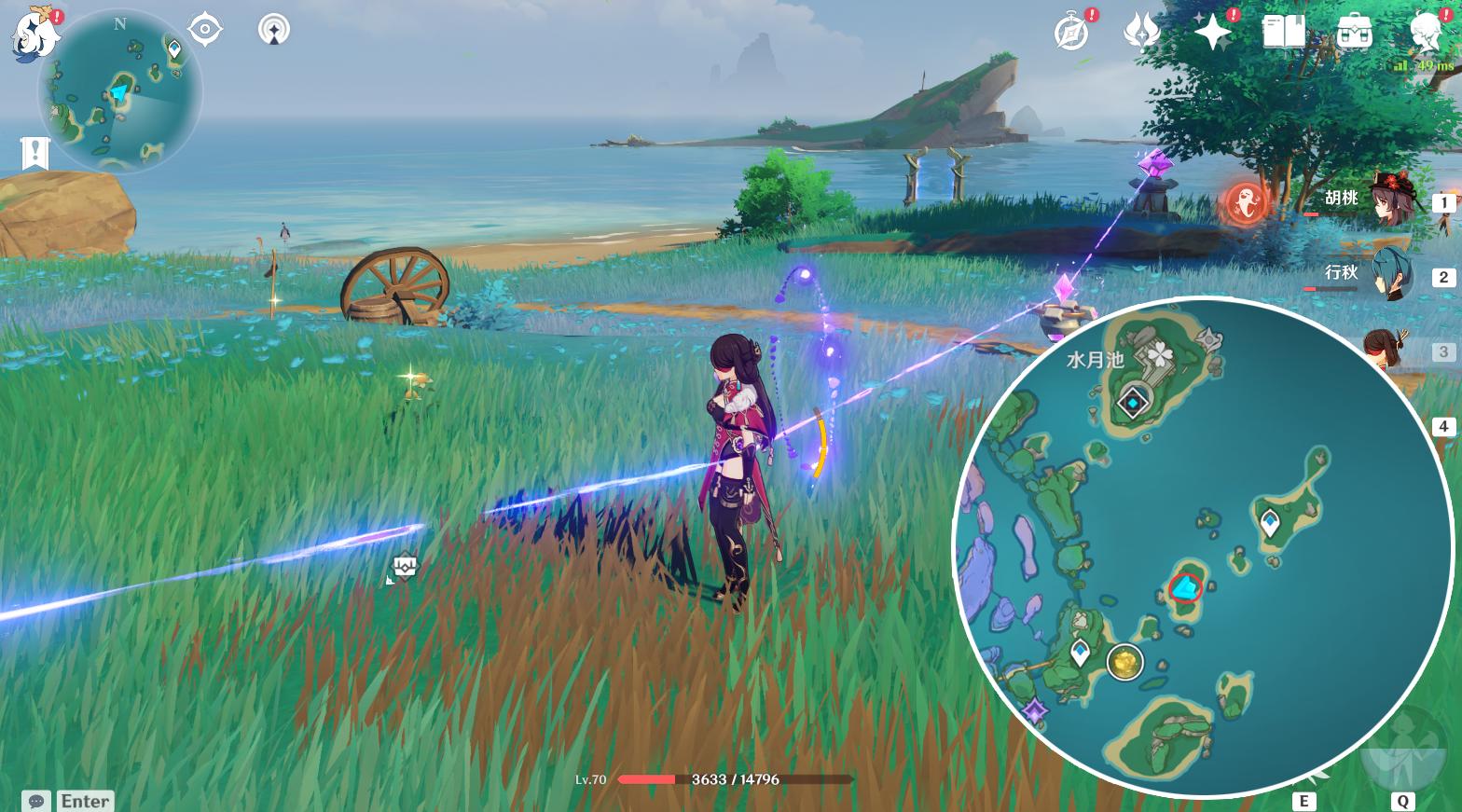Screen dimensions: 1462x812
Task: Open the Wish four-pointed star icon
Action: pyautogui.click(x=1213, y=32)
